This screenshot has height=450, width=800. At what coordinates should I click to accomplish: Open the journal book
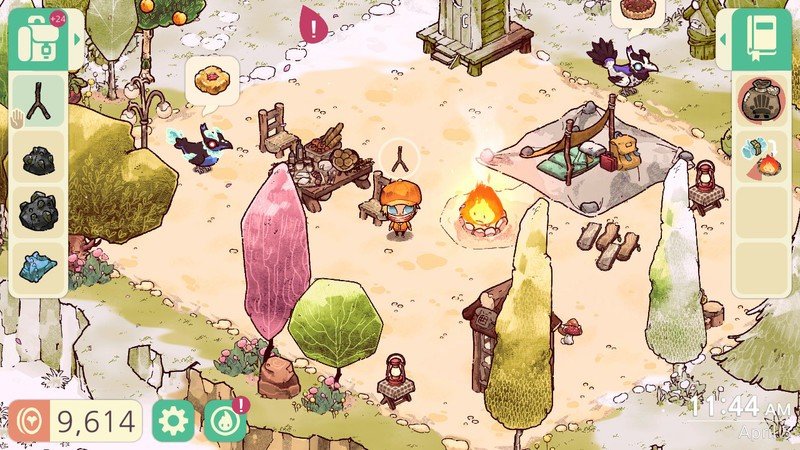pos(761,41)
